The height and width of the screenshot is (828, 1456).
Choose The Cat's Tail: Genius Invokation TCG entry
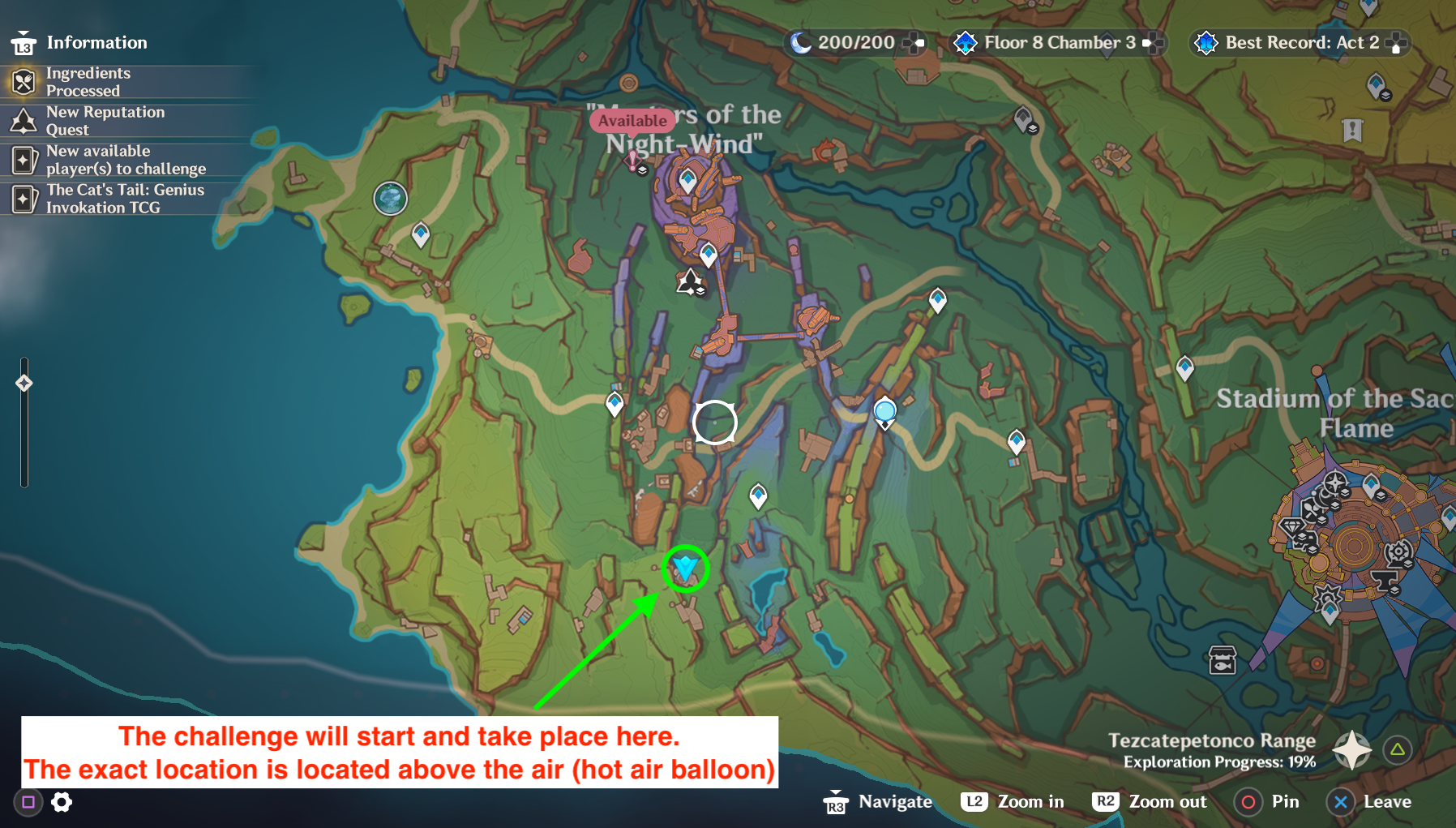125,199
